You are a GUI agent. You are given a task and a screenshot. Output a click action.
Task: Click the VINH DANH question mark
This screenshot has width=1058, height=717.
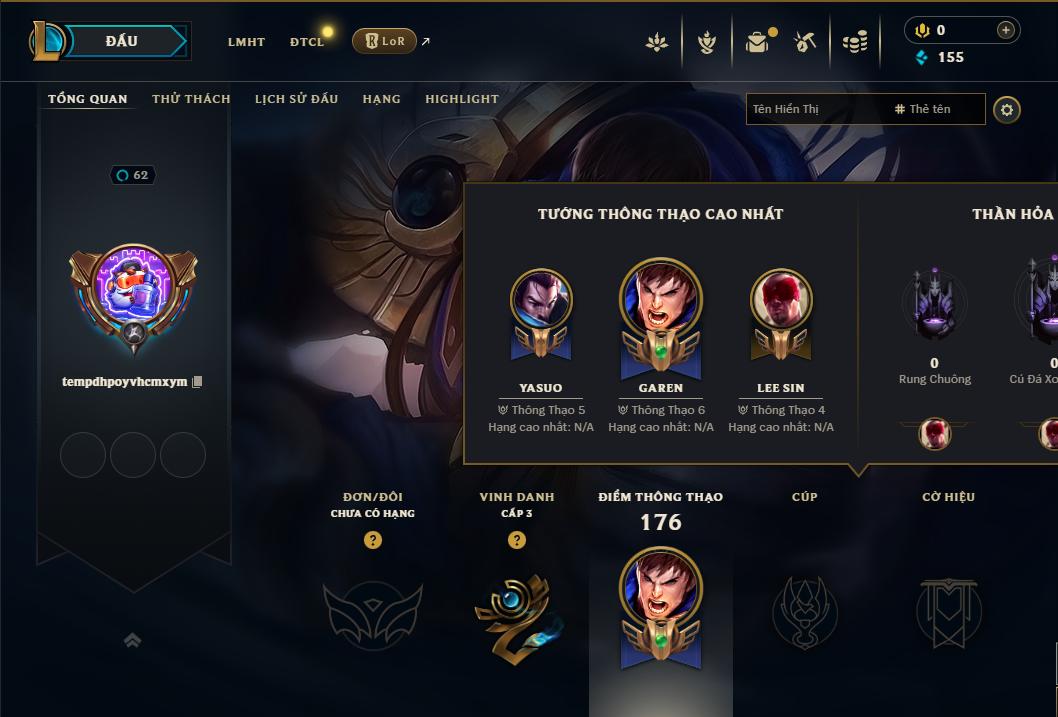click(x=517, y=540)
